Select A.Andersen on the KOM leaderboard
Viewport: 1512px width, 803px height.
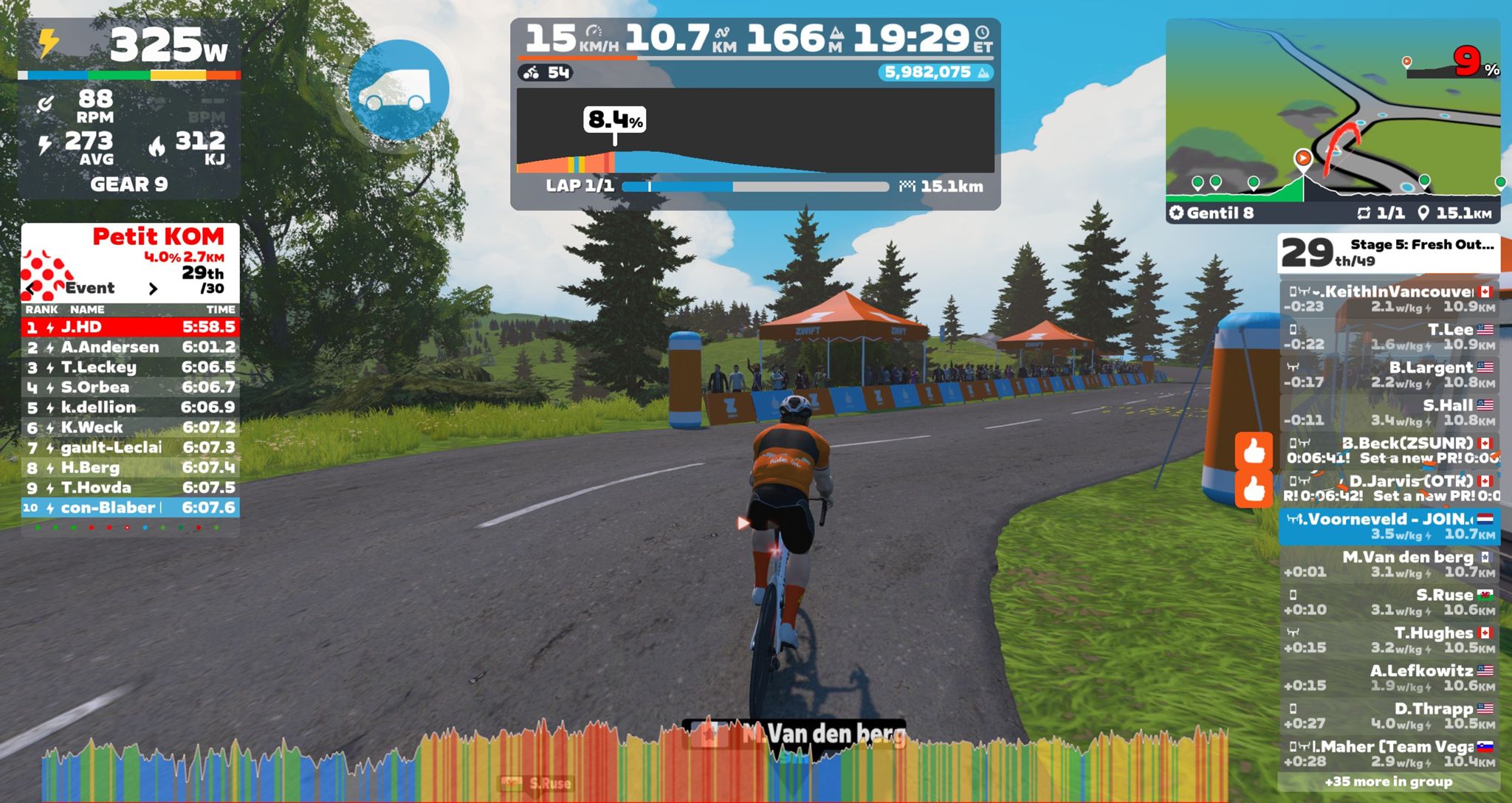(130, 347)
